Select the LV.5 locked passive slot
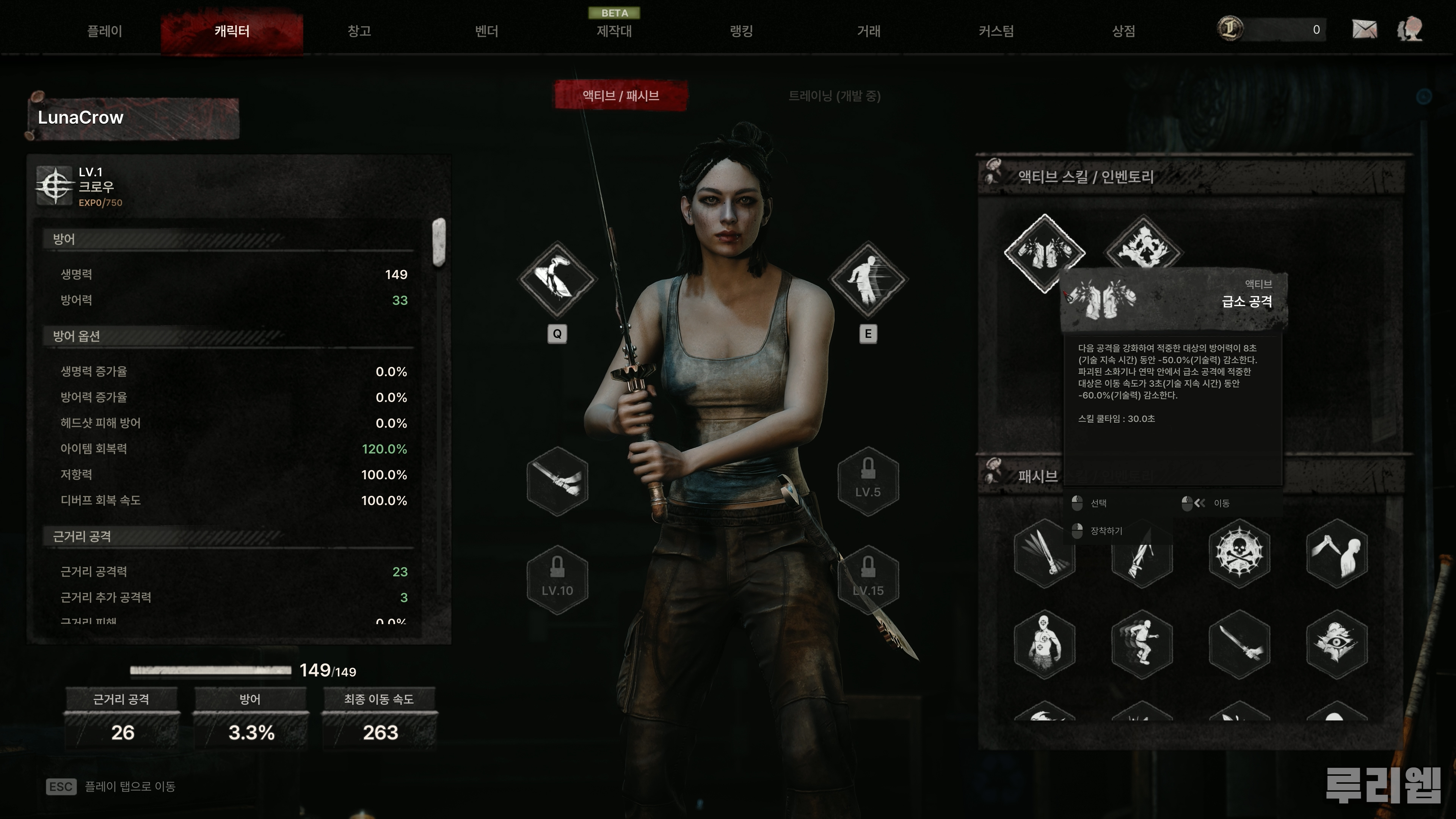 click(868, 481)
